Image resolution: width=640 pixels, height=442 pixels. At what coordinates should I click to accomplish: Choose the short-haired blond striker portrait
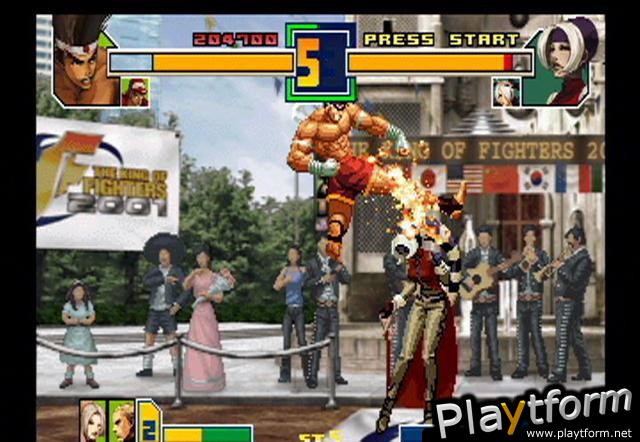[122, 420]
